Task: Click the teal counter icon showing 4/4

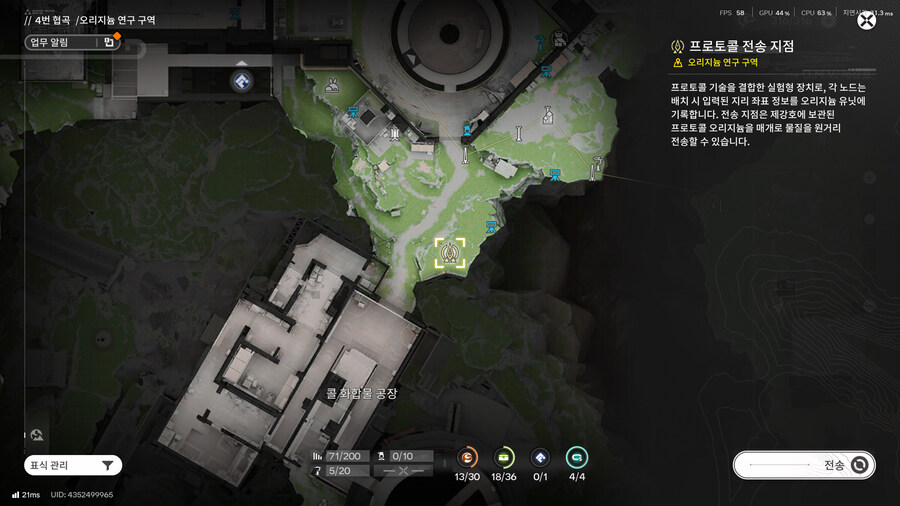Action: [x=577, y=458]
